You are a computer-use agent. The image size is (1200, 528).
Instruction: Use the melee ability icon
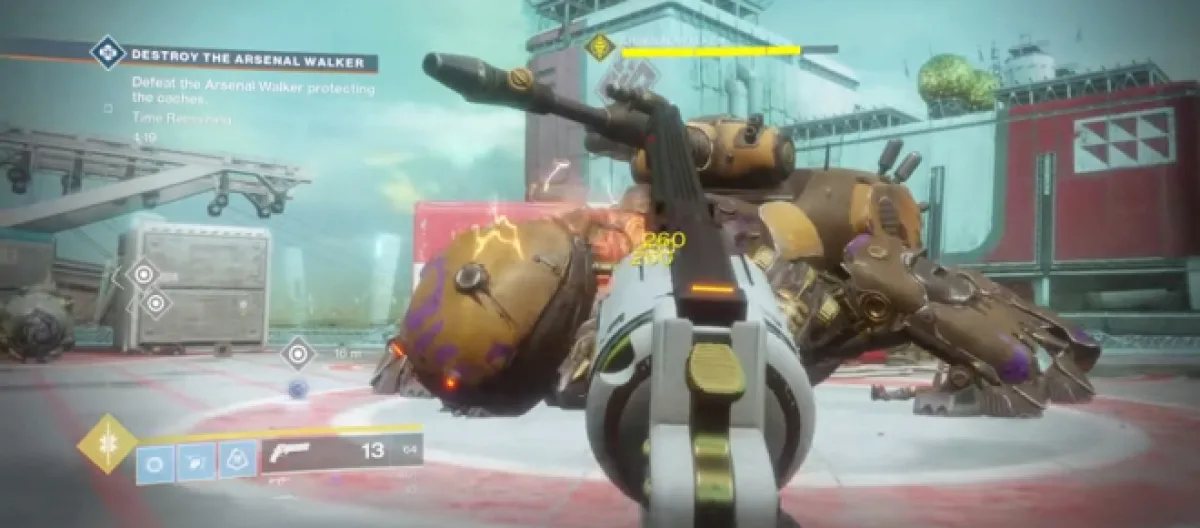197,463
